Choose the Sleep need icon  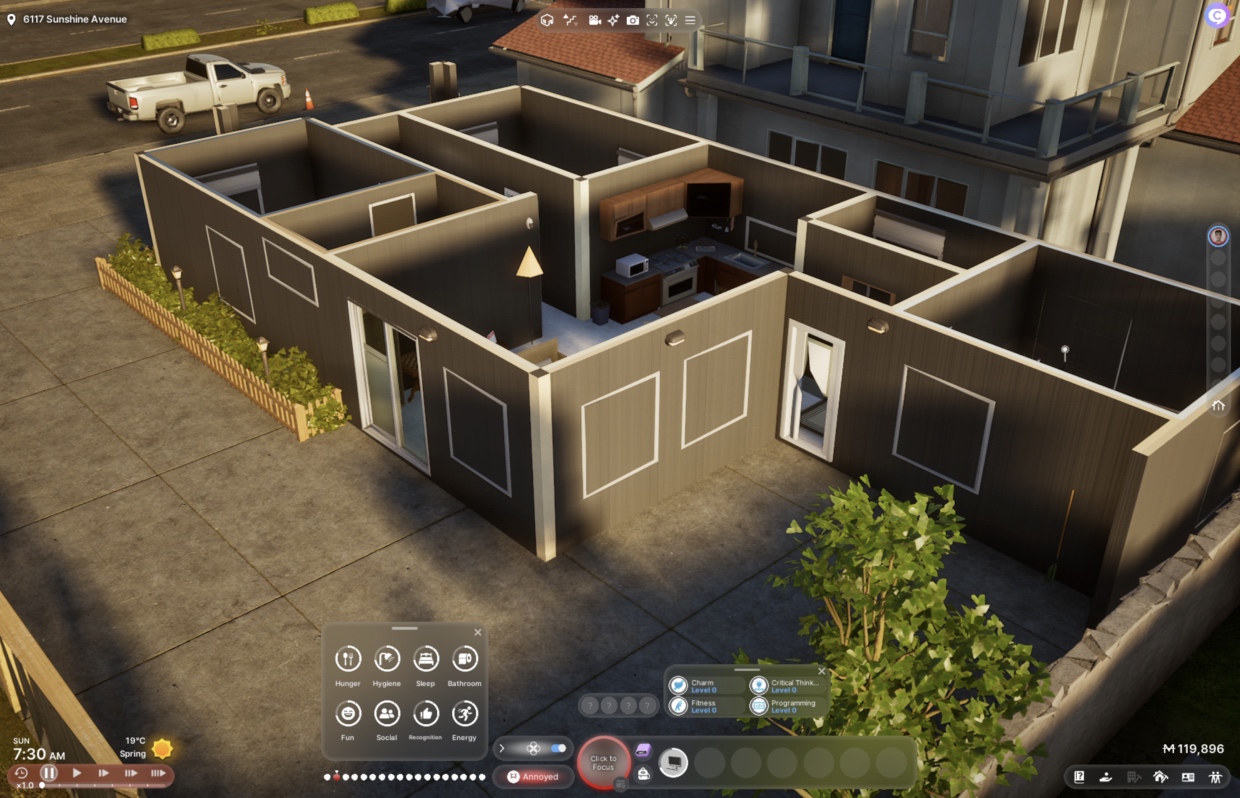click(x=426, y=659)
